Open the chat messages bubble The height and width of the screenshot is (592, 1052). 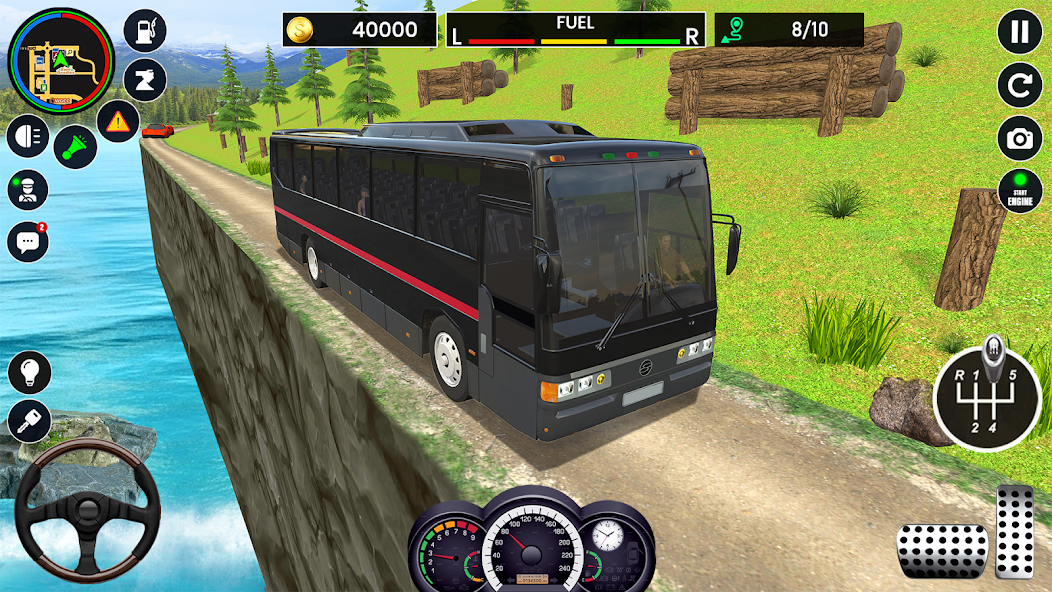click(x=28, y=241)
